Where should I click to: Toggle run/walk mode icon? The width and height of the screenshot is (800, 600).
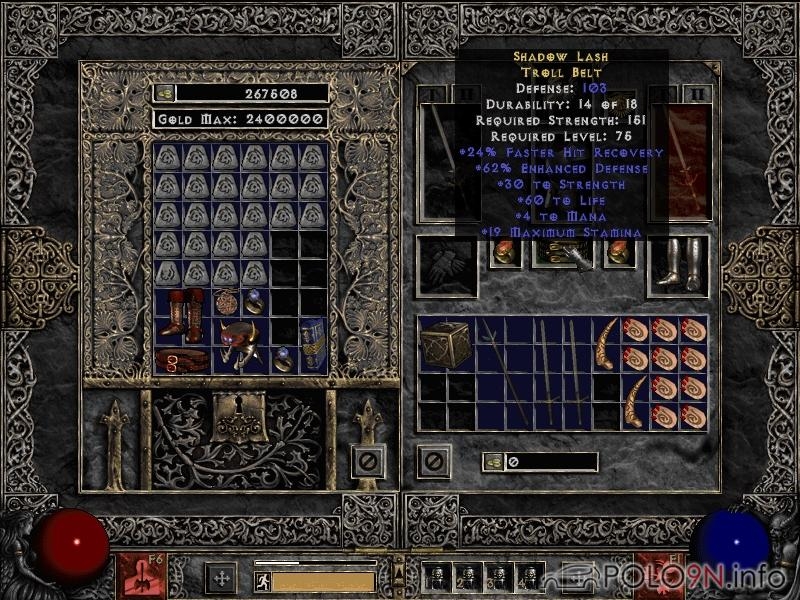pos(260,579)
